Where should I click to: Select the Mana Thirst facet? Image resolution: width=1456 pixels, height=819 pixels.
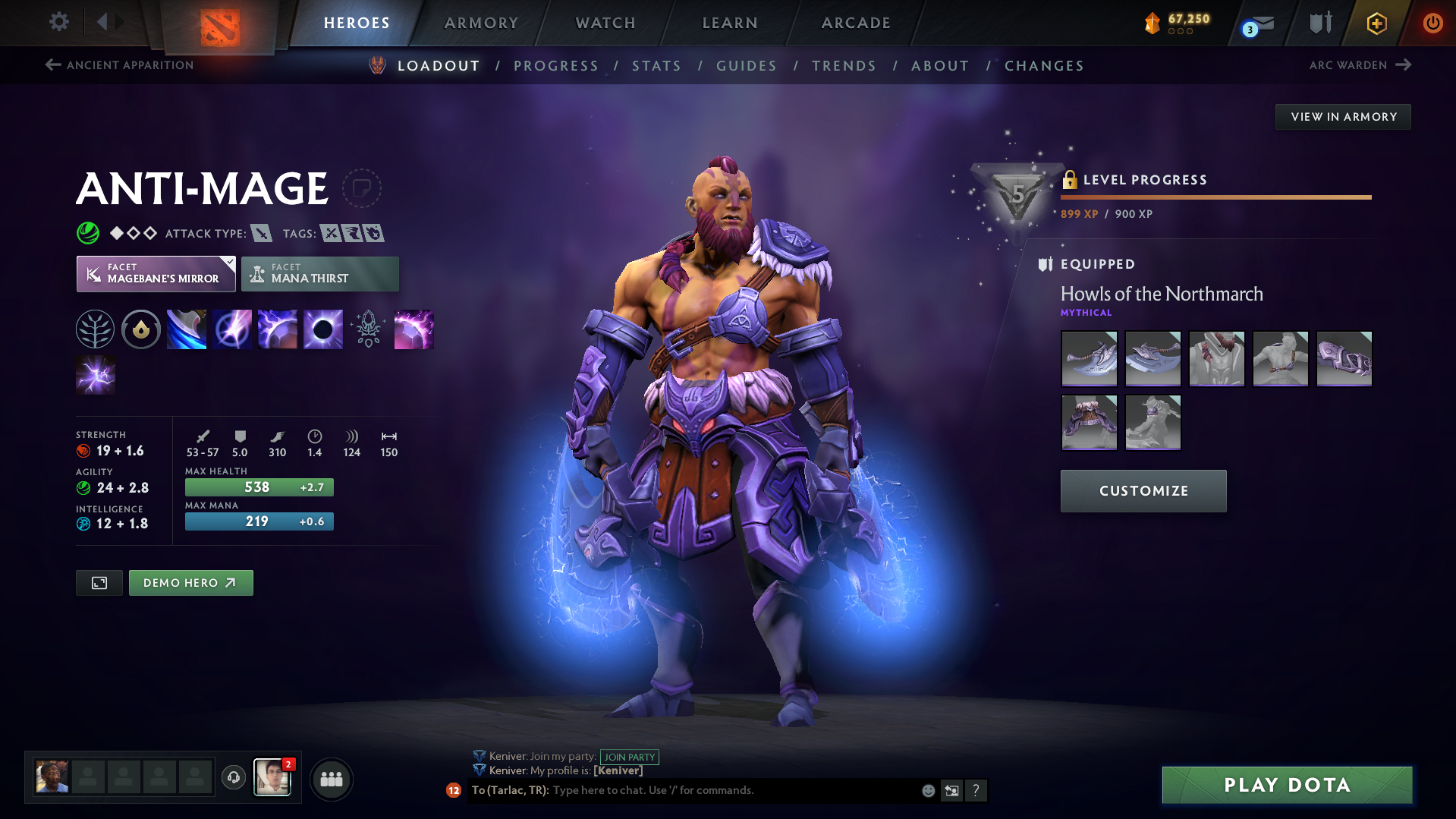[x=319, y=273]
